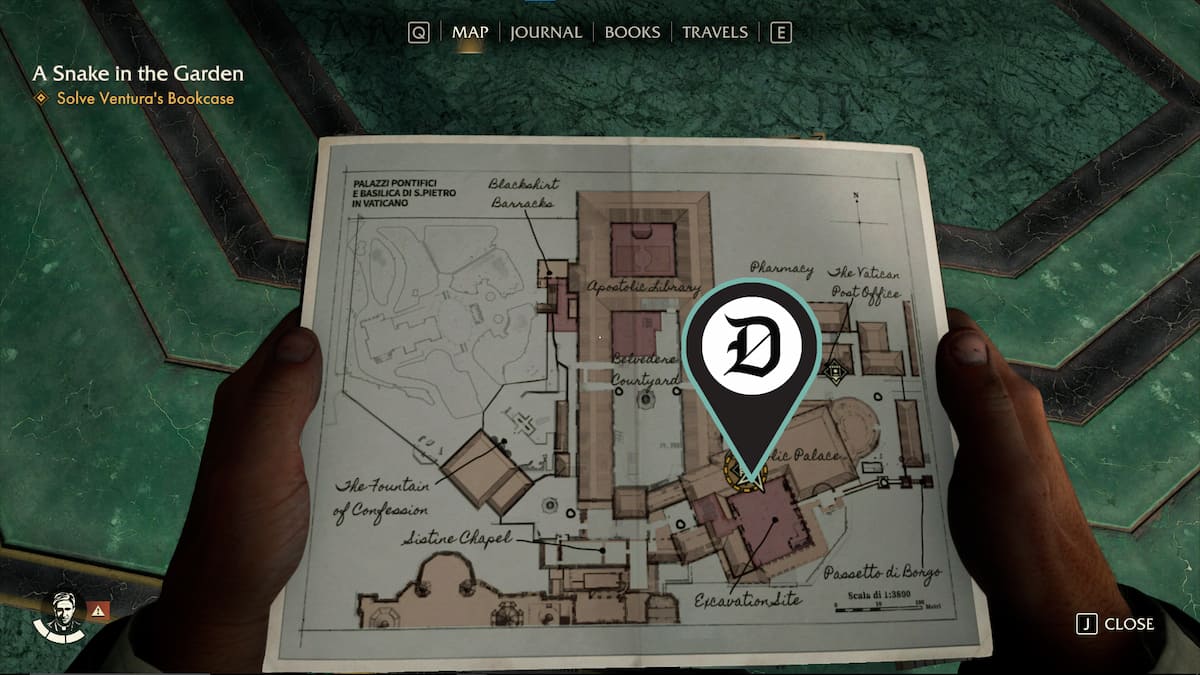Switch to the Map tab
The width and height of the screenshot is (1200, 675).
coord(470,32)
